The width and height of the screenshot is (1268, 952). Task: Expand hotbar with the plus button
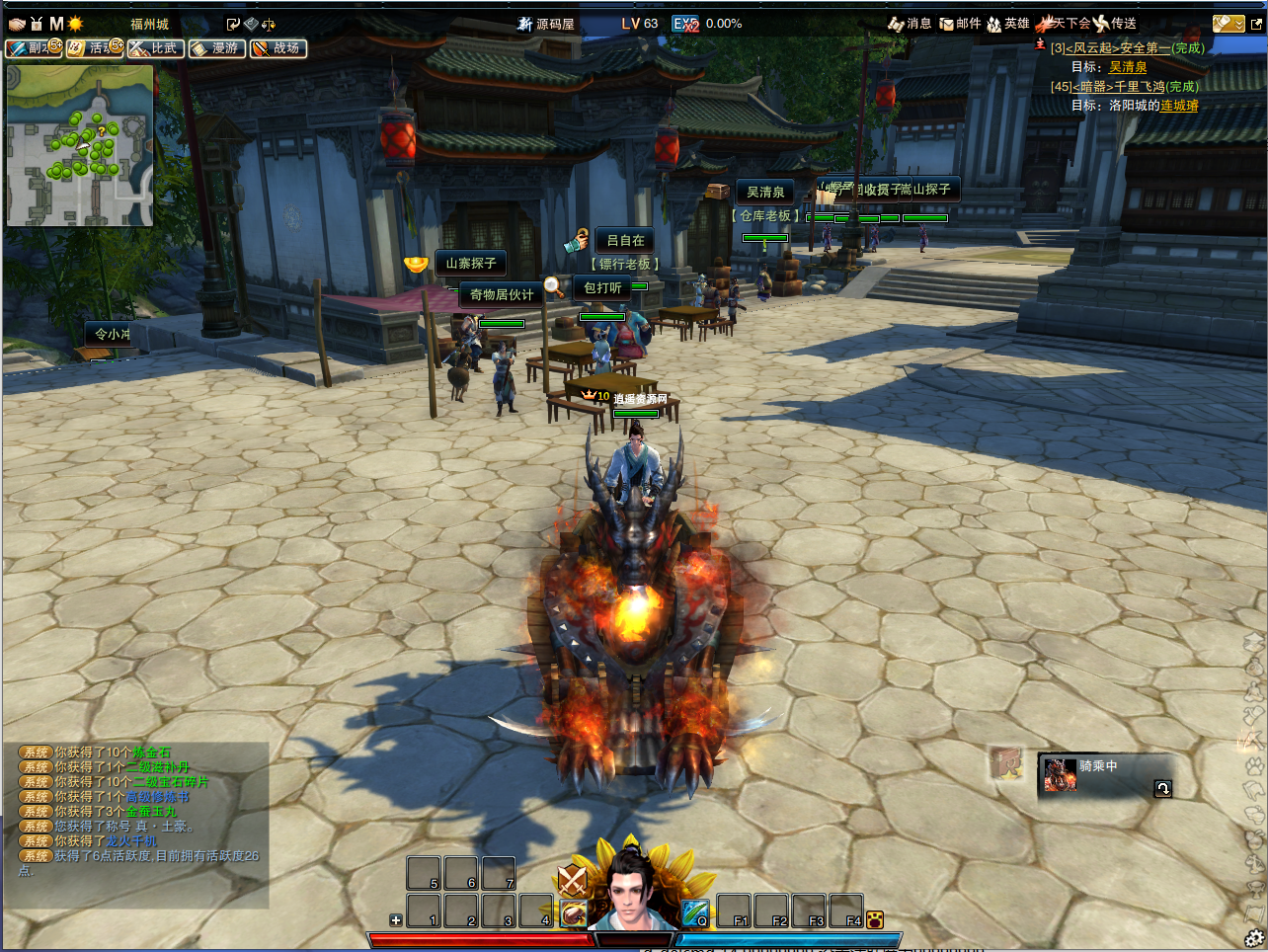point(396,920)
